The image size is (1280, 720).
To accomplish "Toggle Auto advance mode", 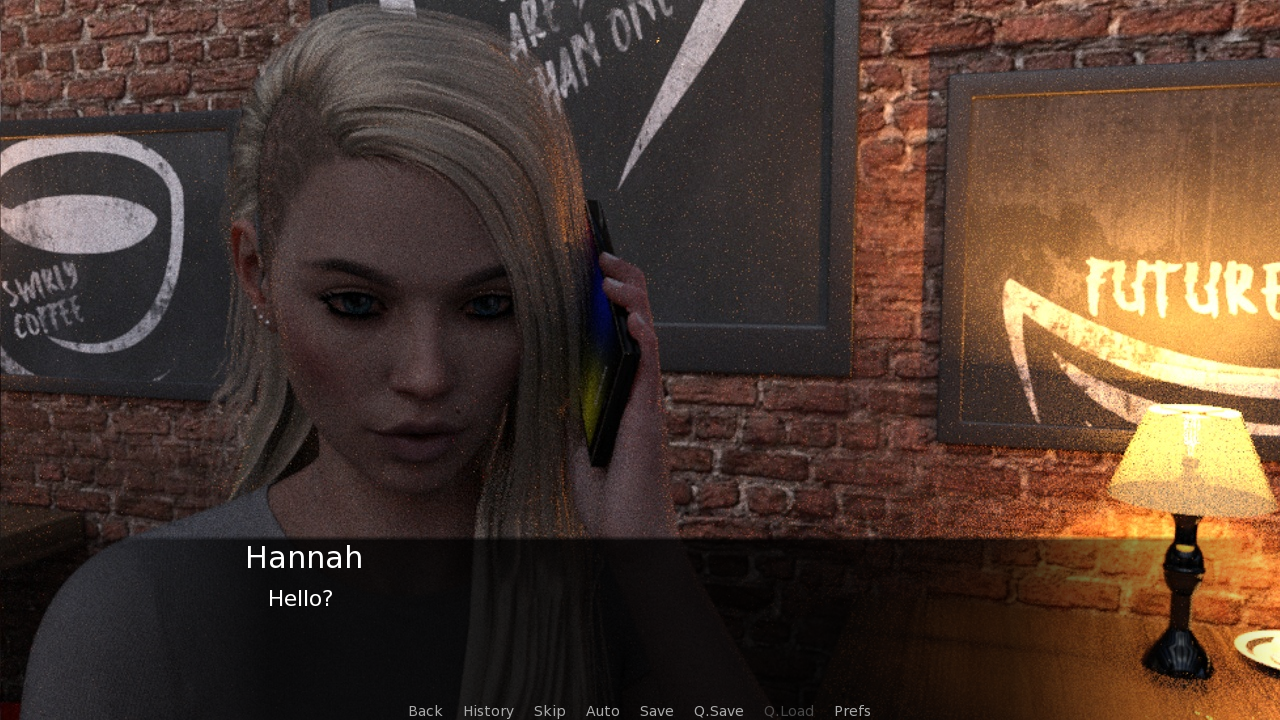I will click(x=602, y=711).
